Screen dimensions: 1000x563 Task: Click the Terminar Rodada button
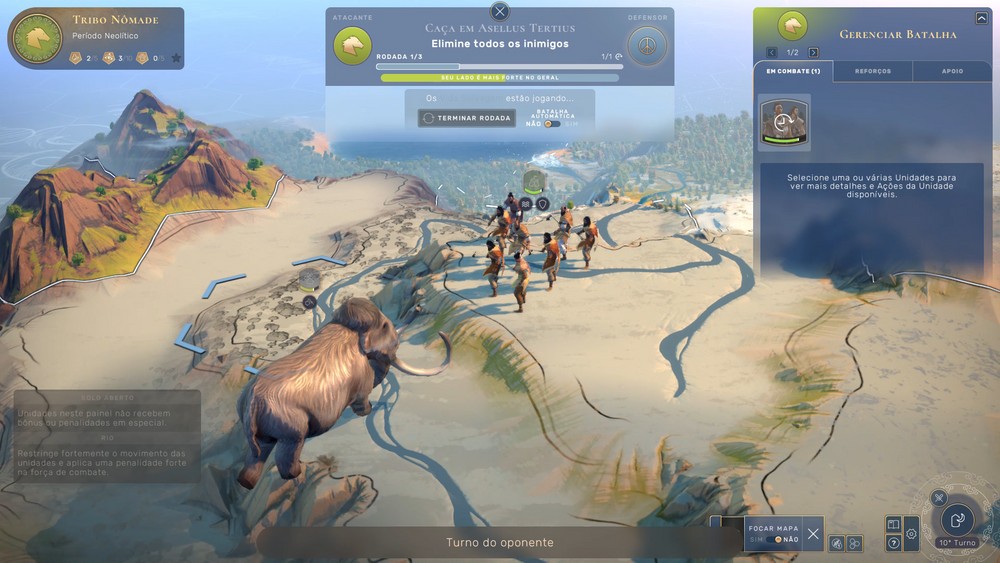(x=467, y=118)
